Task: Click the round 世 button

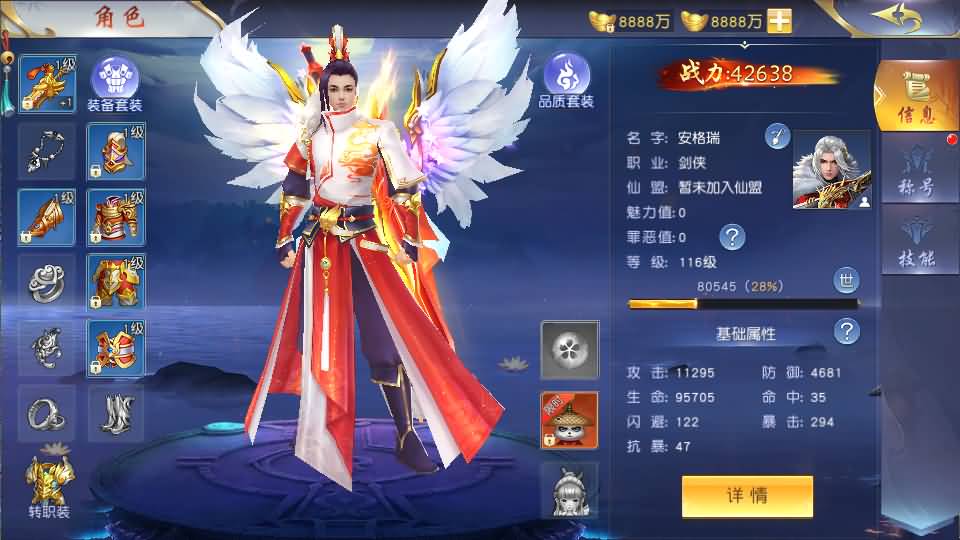Action: coord(845,281)
